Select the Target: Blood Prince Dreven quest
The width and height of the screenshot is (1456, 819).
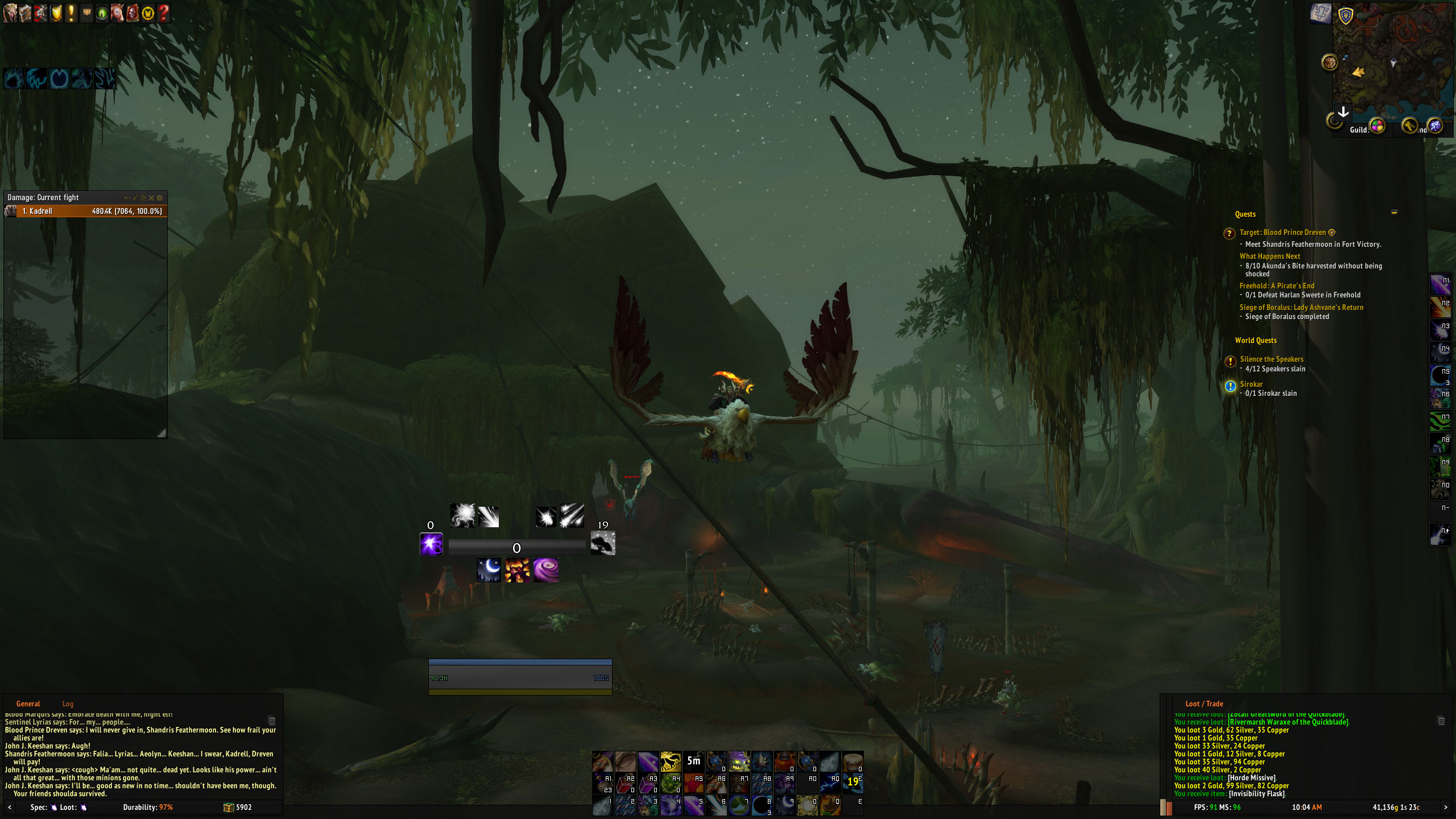click(x=1283, y=233)
